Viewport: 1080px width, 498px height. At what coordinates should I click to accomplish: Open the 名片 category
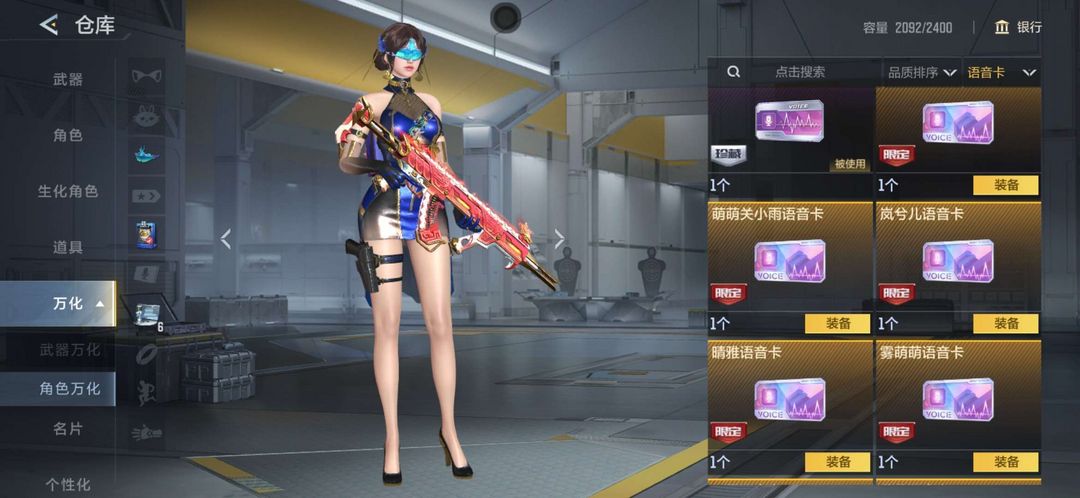click(x=68, y=428)
